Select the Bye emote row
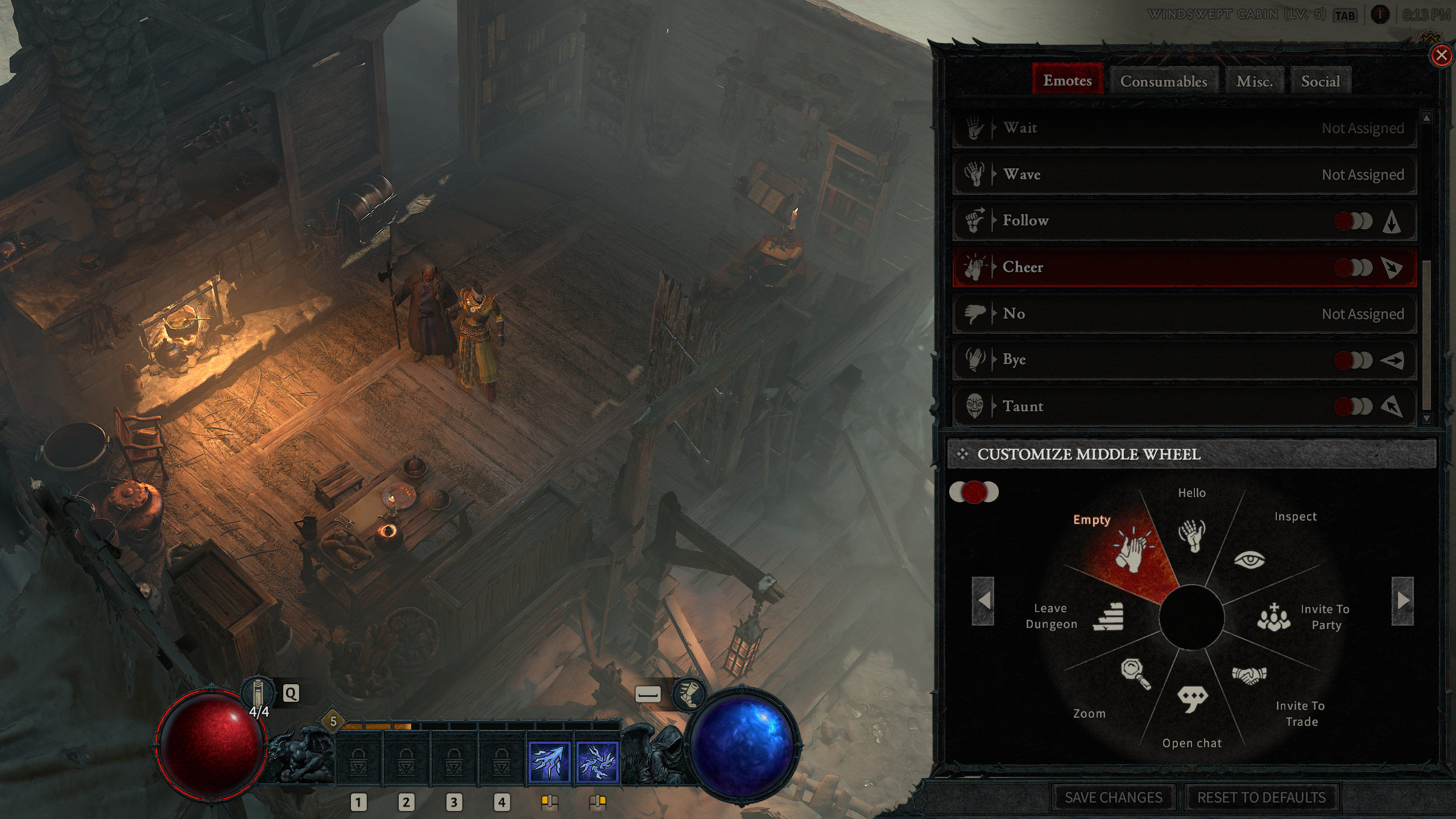Image resolution: width=1456 pixels, height=819 pixels. click(x=1183, y=359)
